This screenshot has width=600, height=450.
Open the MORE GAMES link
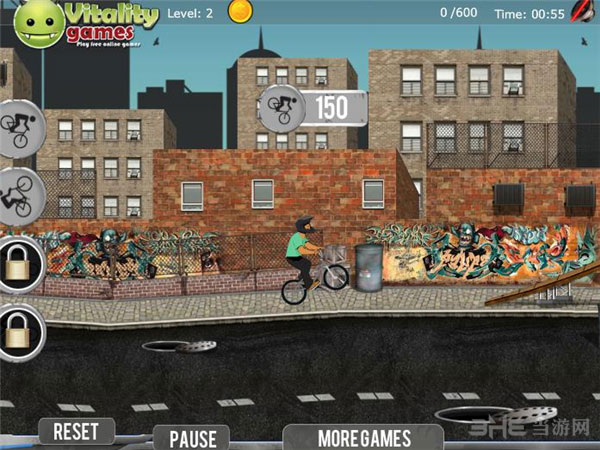[x=364, y=437]
